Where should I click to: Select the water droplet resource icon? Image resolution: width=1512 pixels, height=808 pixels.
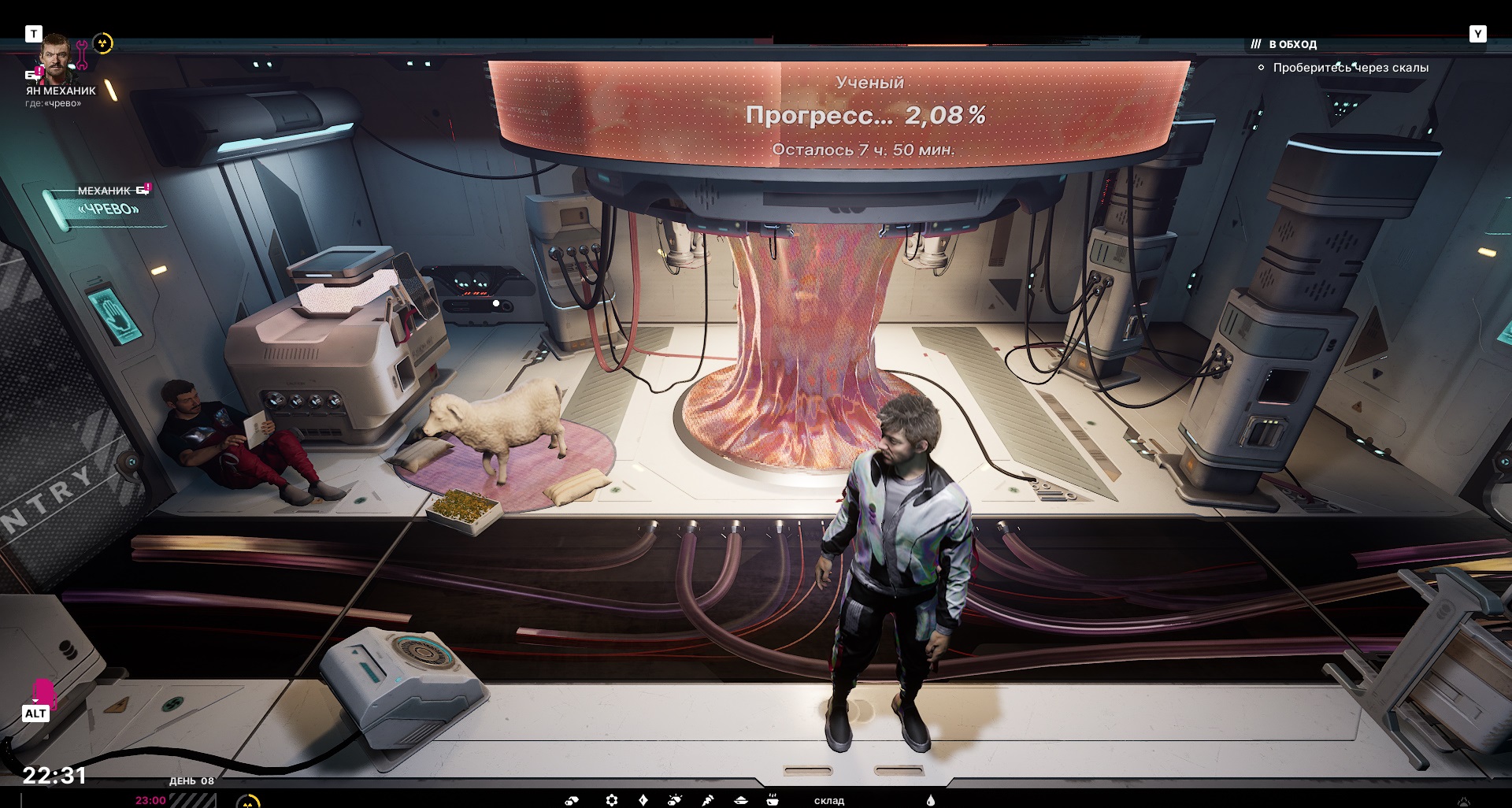point(931,800)
